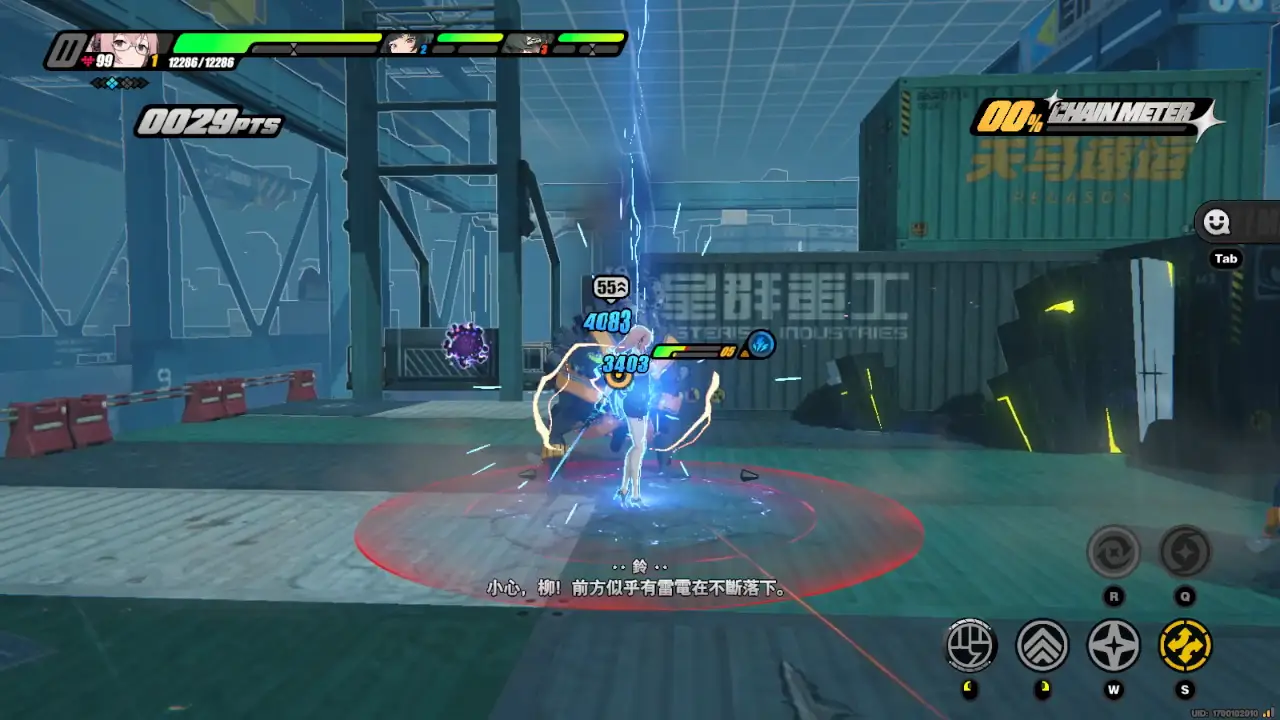Trigger the yellow arrows character switch button
Image resolution: width=1280 pixels, height=720 pixels.
click(x=1185, y=645)
